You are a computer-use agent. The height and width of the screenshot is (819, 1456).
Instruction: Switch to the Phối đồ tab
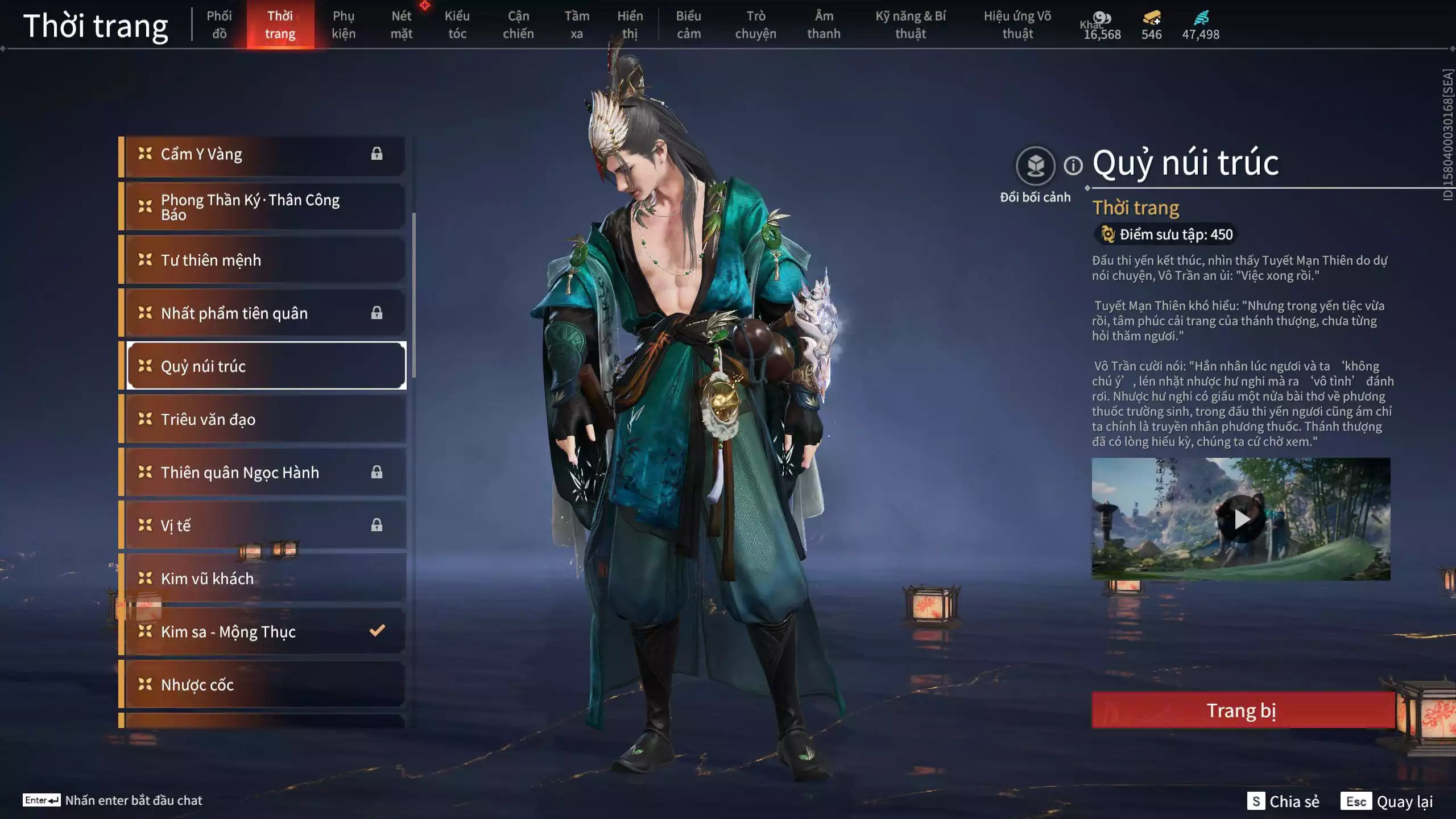[220, 24]
